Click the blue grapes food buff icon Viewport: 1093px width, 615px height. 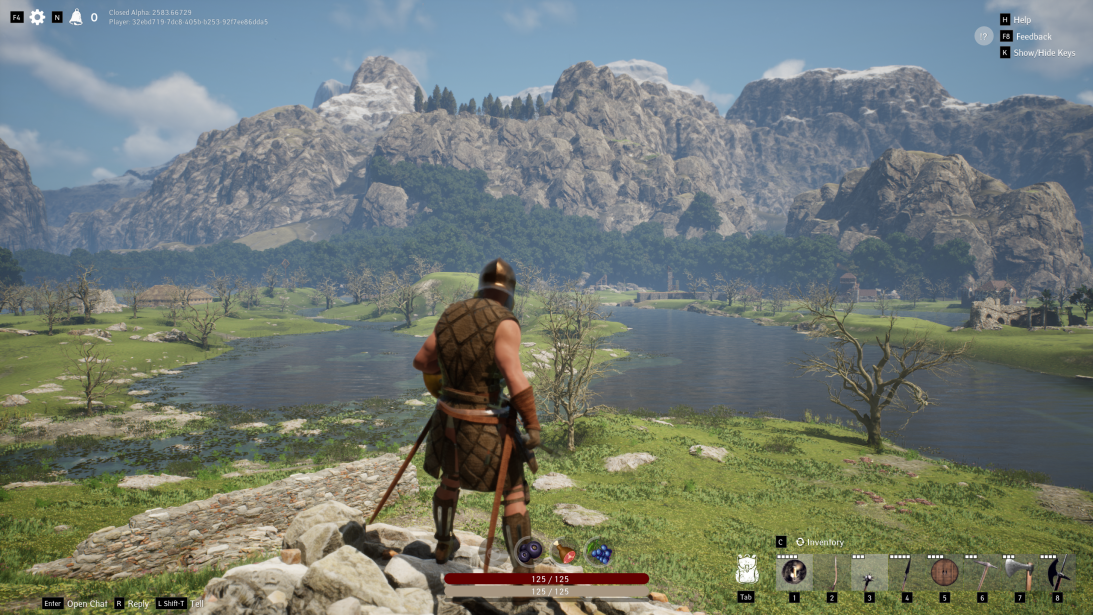(x=599, y=552)
